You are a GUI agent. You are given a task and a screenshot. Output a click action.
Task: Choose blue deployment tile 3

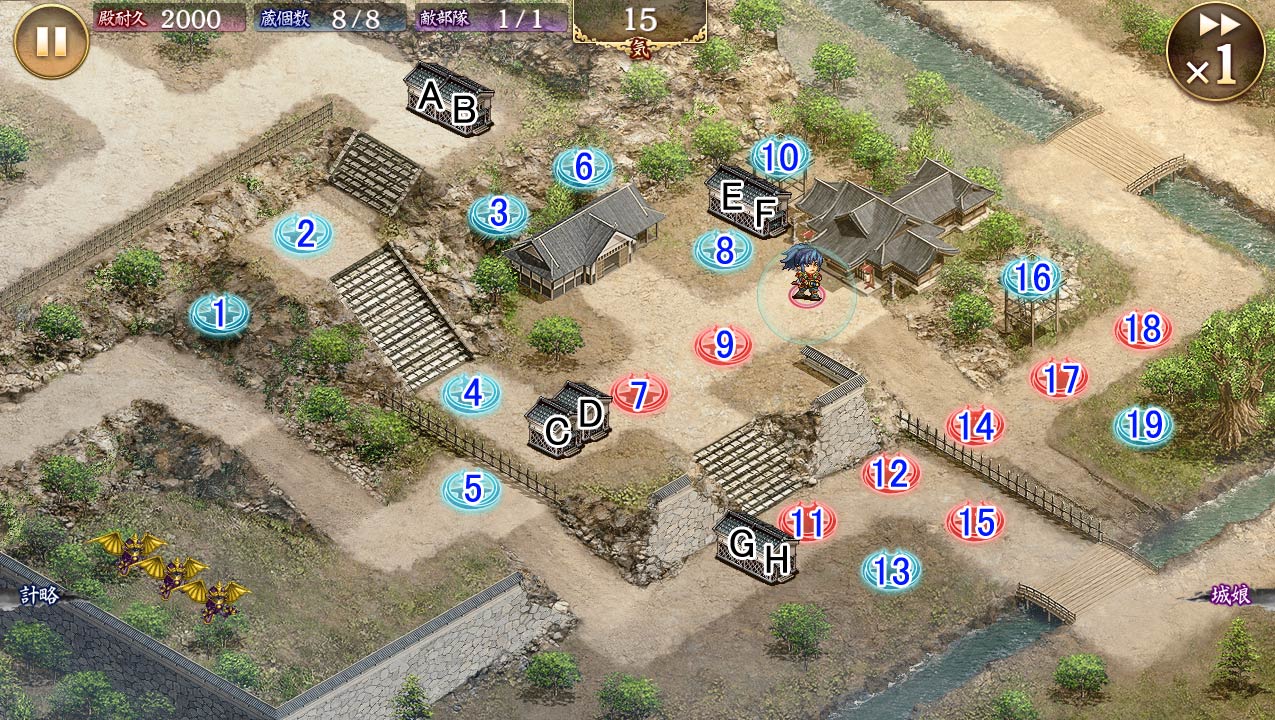click(x=498, y=213)
